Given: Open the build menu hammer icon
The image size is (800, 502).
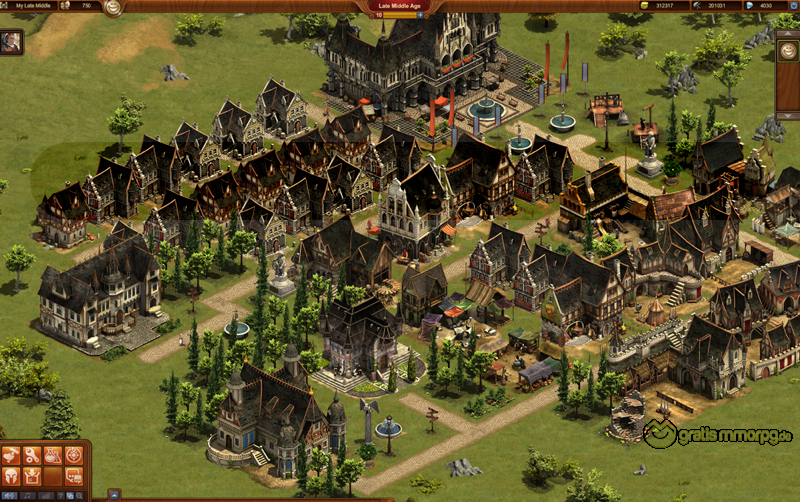Looking at the screenshot, I should click(x=11, y=455).
